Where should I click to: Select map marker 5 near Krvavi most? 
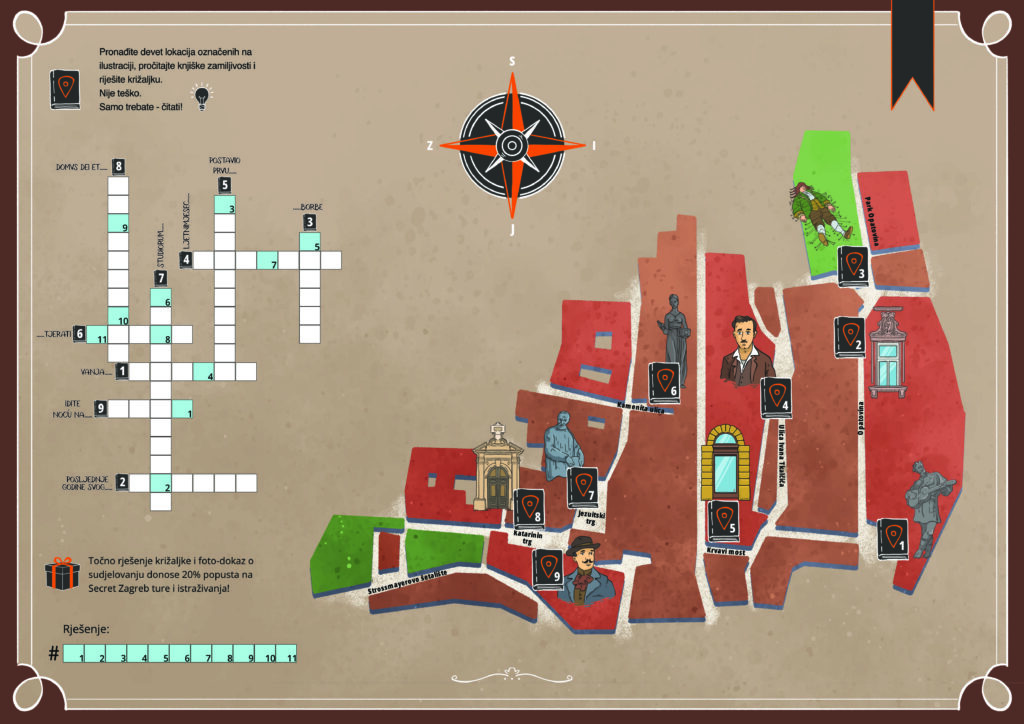click(x=723, y=521)
